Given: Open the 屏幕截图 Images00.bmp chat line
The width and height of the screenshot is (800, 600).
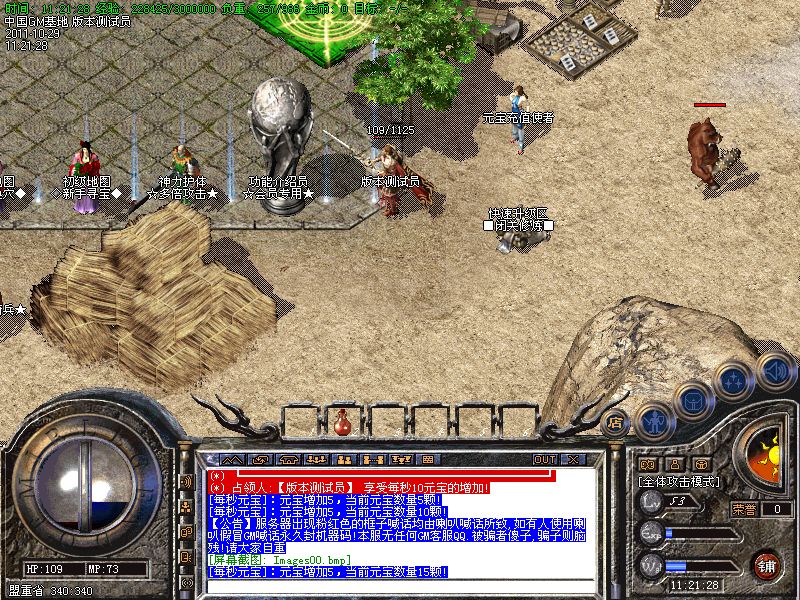Looking at the screenshot, I should [x=278, y=560].
